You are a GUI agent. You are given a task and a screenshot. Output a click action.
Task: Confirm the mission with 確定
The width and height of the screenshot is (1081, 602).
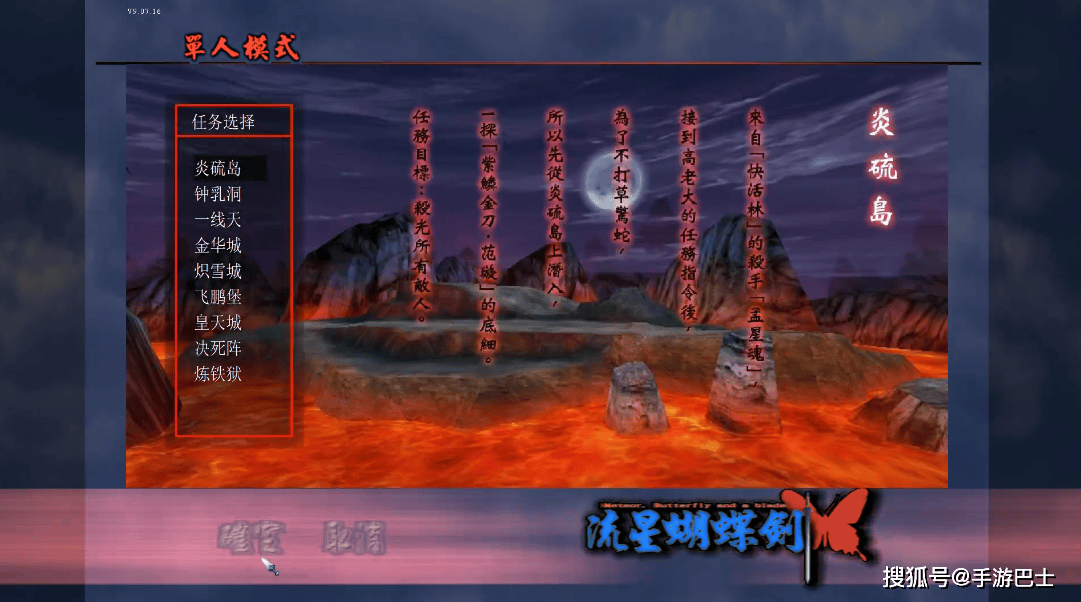tap(251, 539)
